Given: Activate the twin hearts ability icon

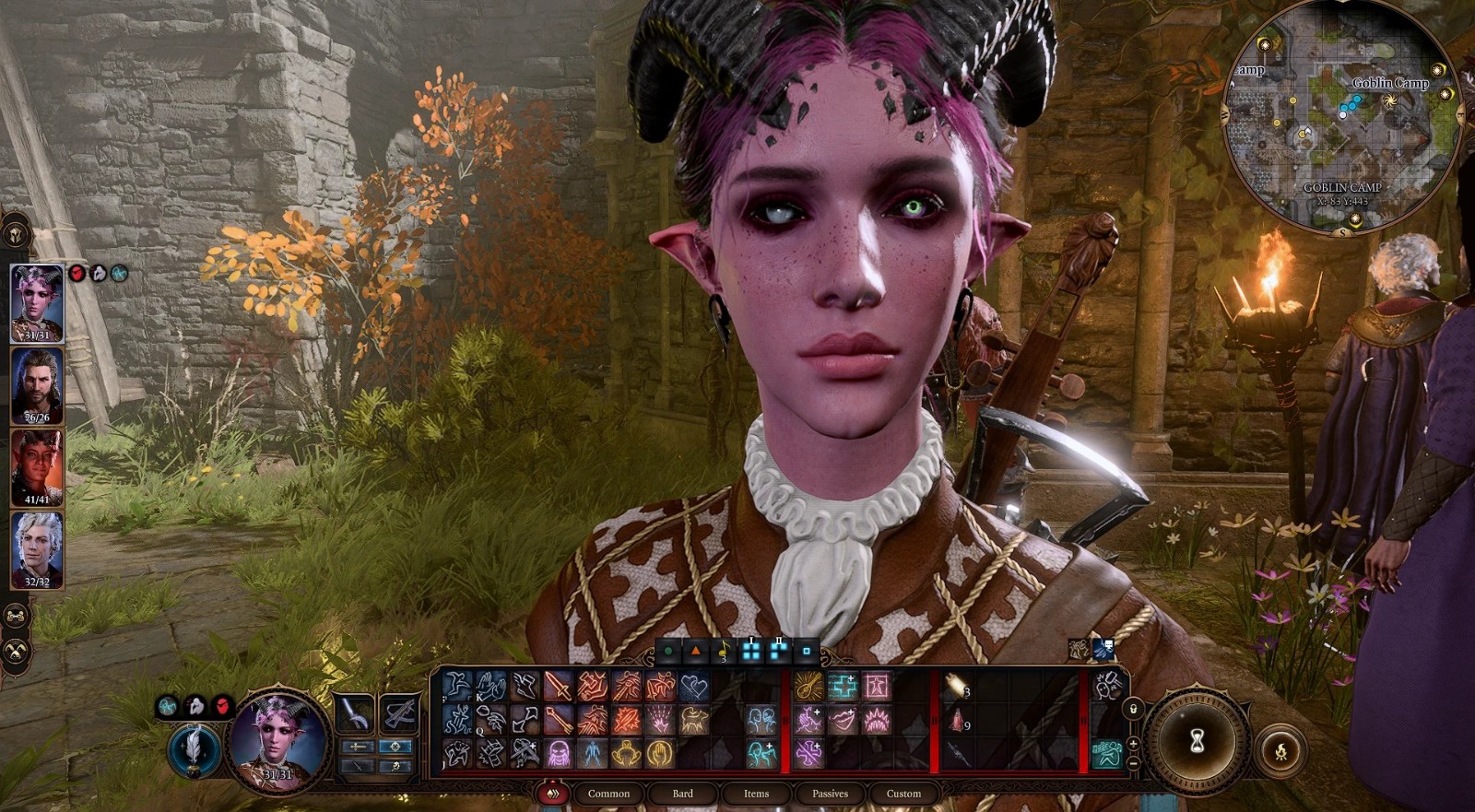Looking at the screenshot, I should click(x=693, y=687).
